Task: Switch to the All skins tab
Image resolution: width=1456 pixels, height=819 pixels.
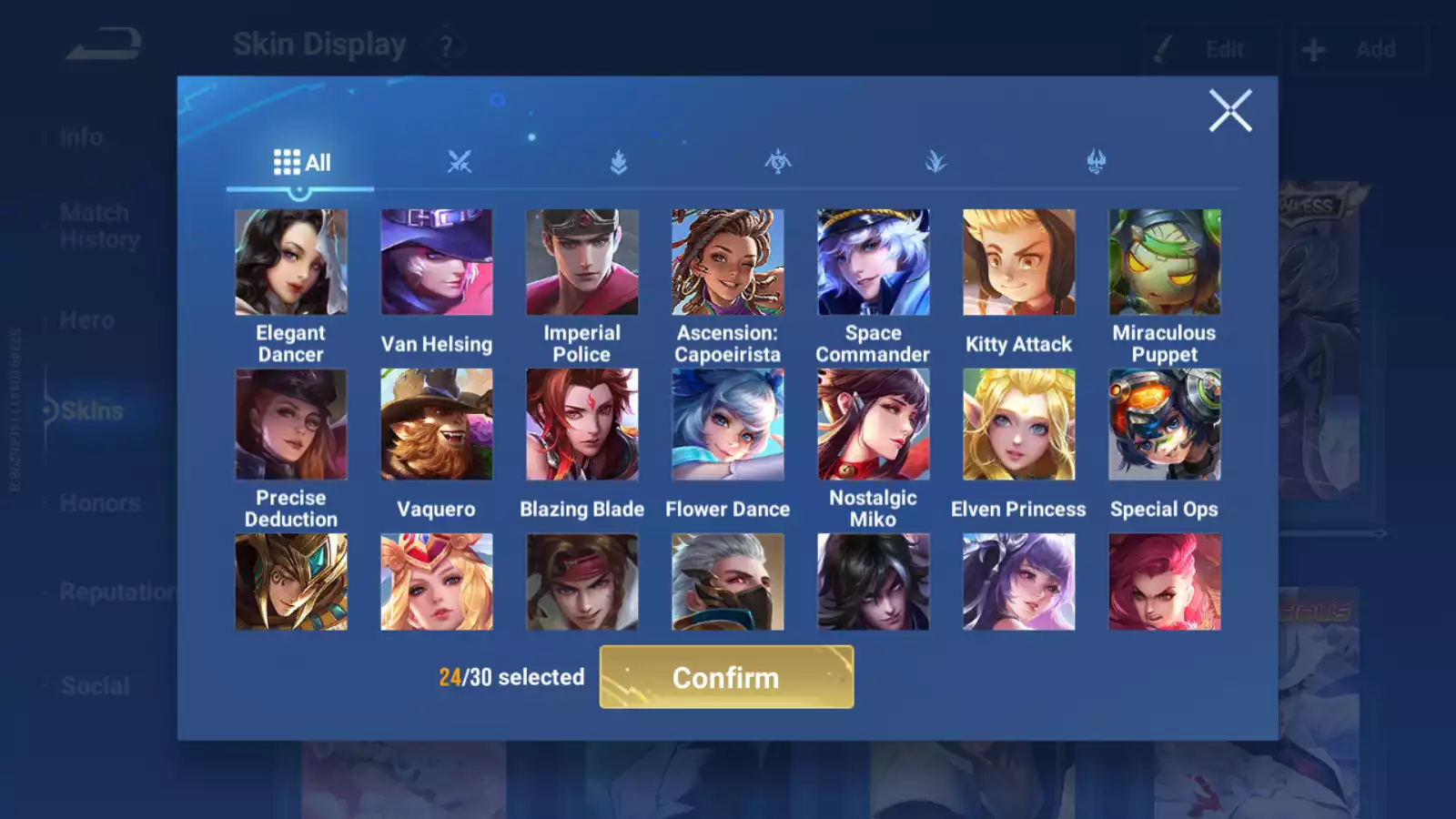Action: tap(301, 163)
